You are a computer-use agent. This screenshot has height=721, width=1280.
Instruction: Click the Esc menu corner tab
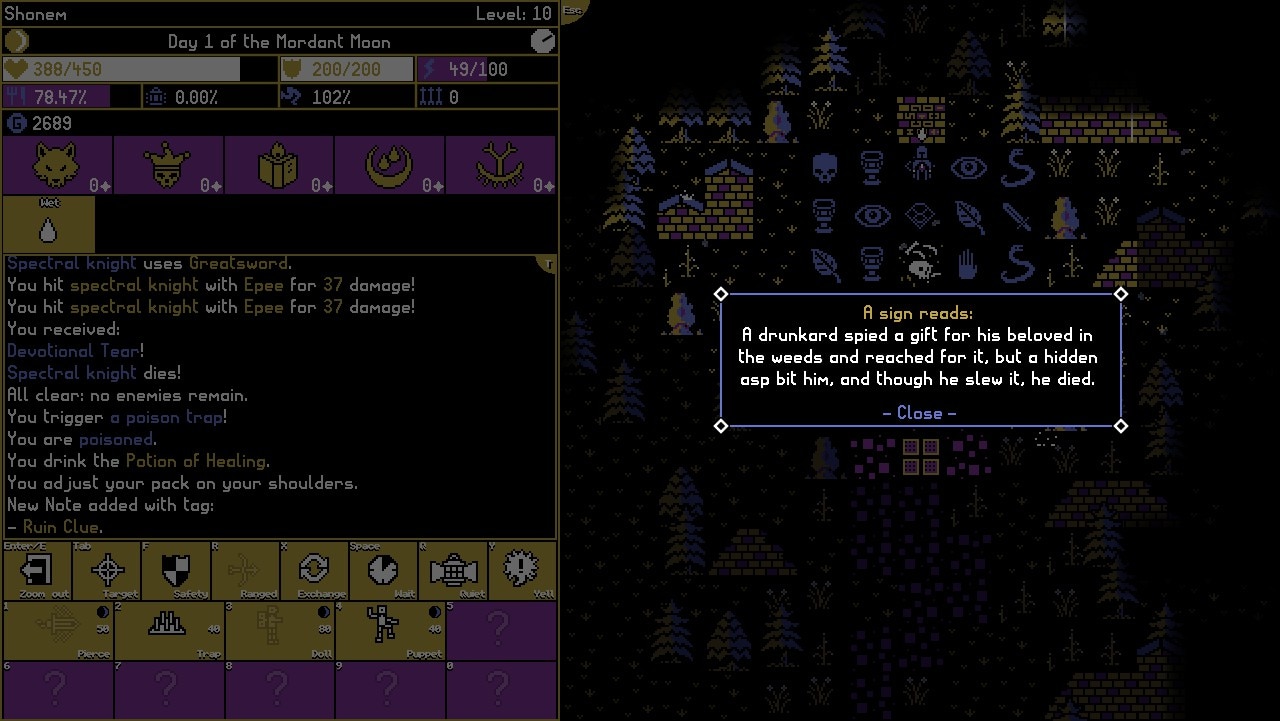pos(572,10)
